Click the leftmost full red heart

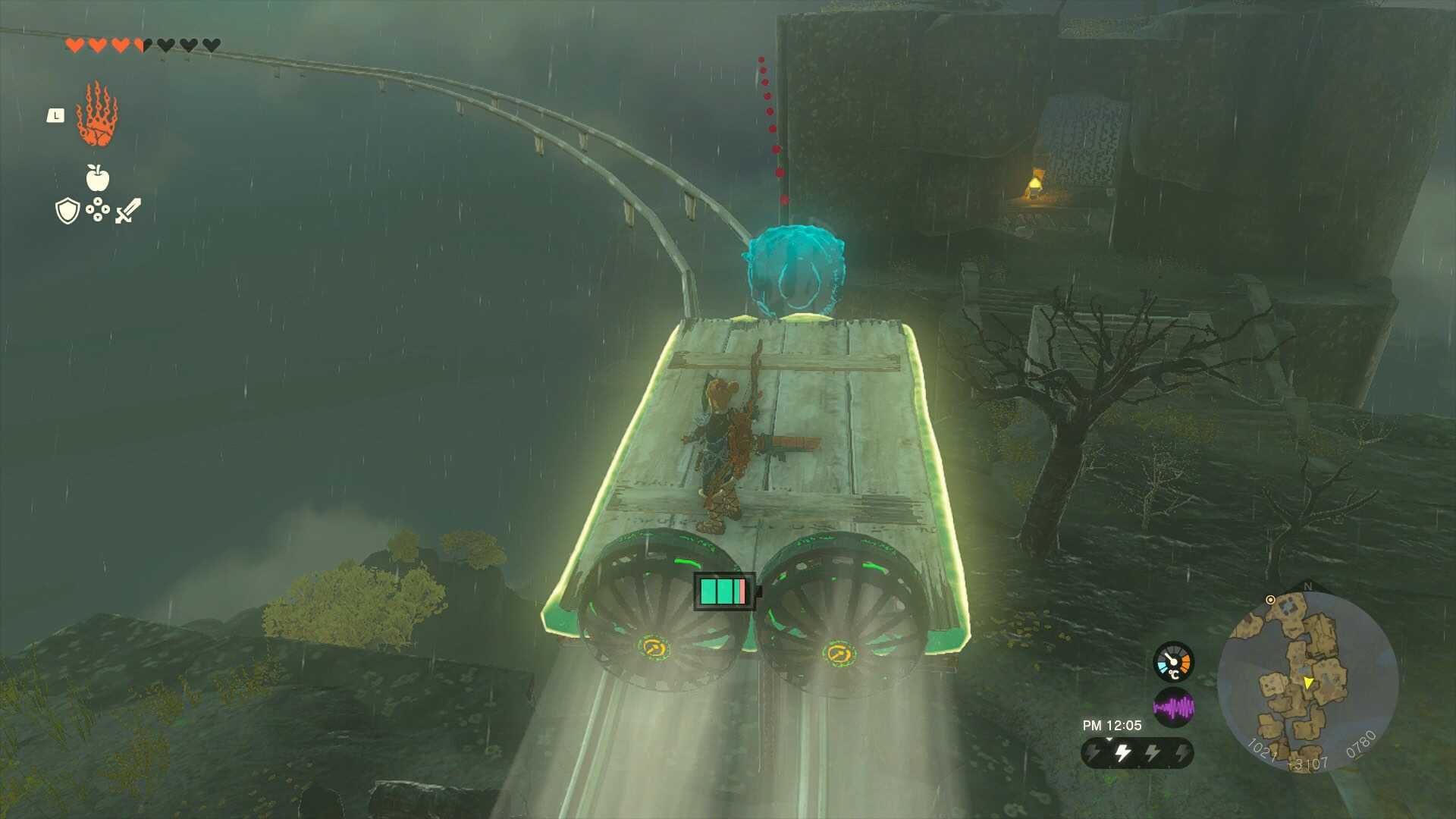click(74, 44)
